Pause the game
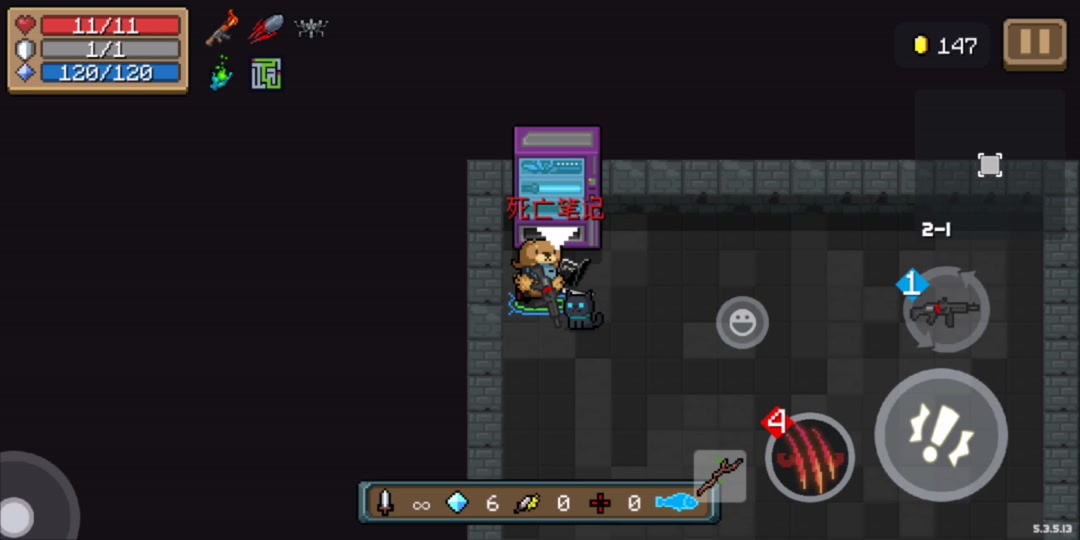This screenshot has width=1080, height=540. pos(1034,43)
